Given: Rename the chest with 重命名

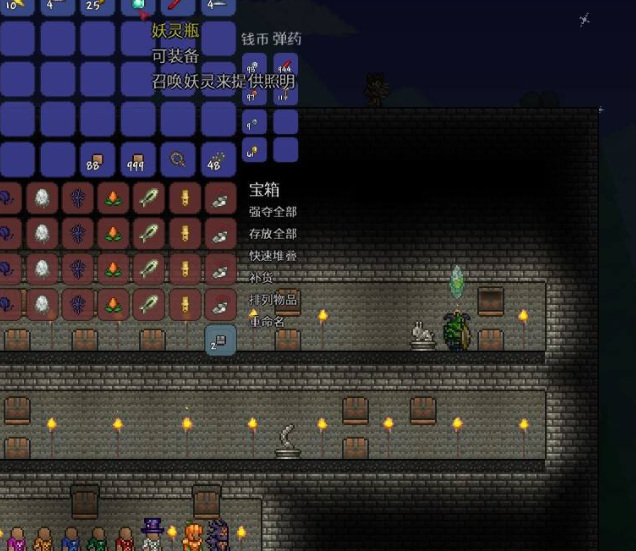Looking at the screenshot, I should (x=266, y=322).
